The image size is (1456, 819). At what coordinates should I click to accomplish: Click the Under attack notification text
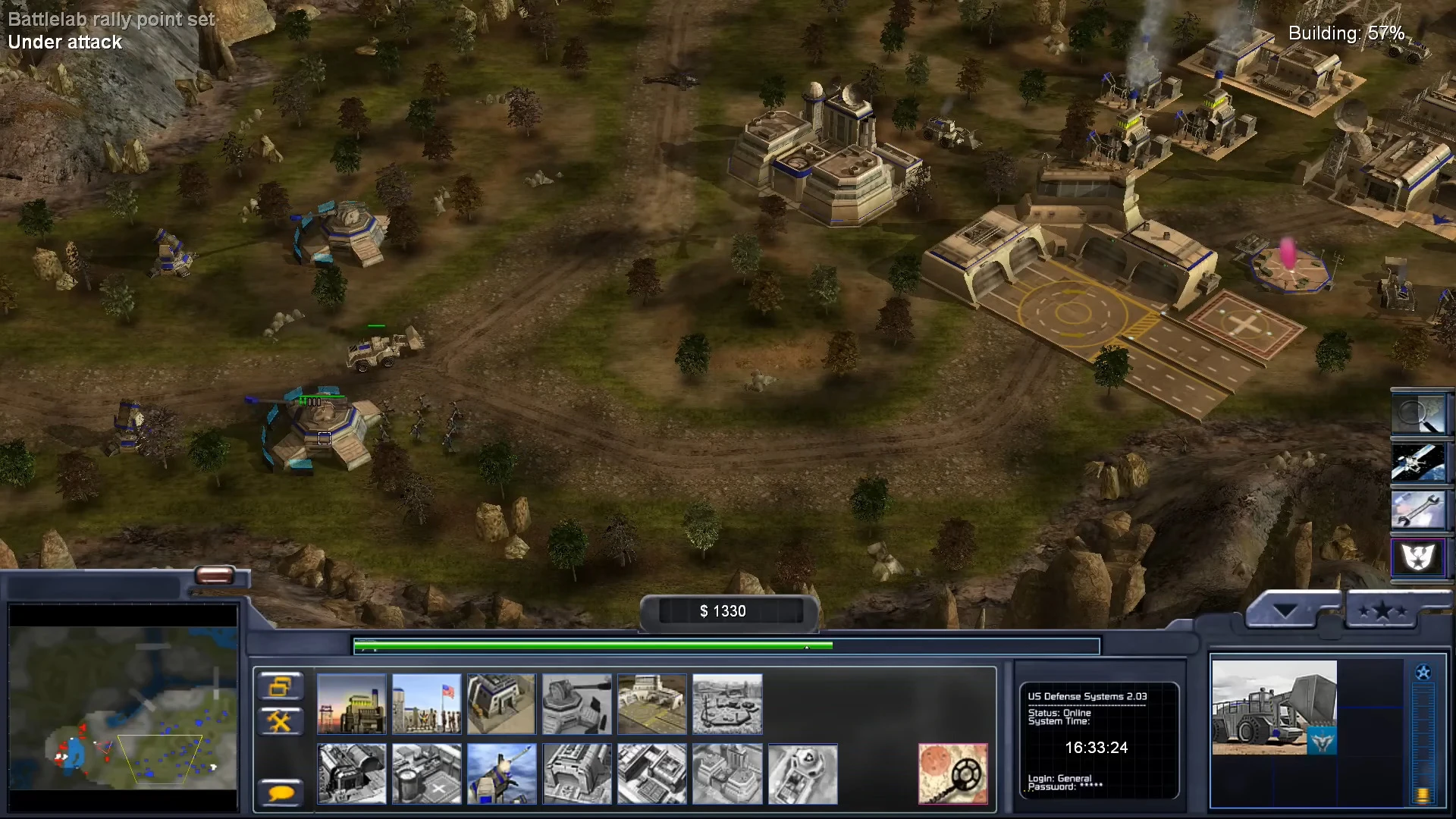pyautogui.click(x=64, y=43)
